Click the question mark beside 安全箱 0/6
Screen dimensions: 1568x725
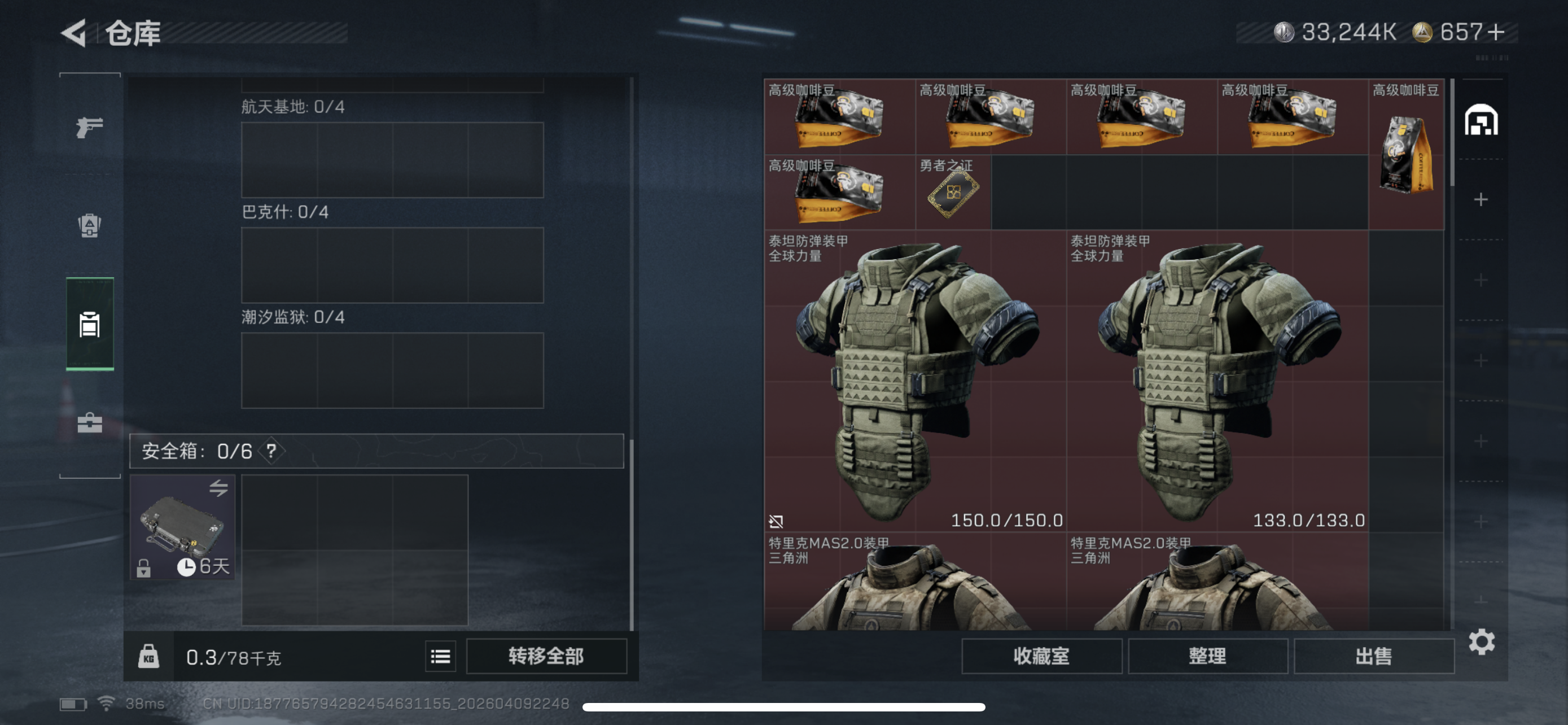pos(270,452)
